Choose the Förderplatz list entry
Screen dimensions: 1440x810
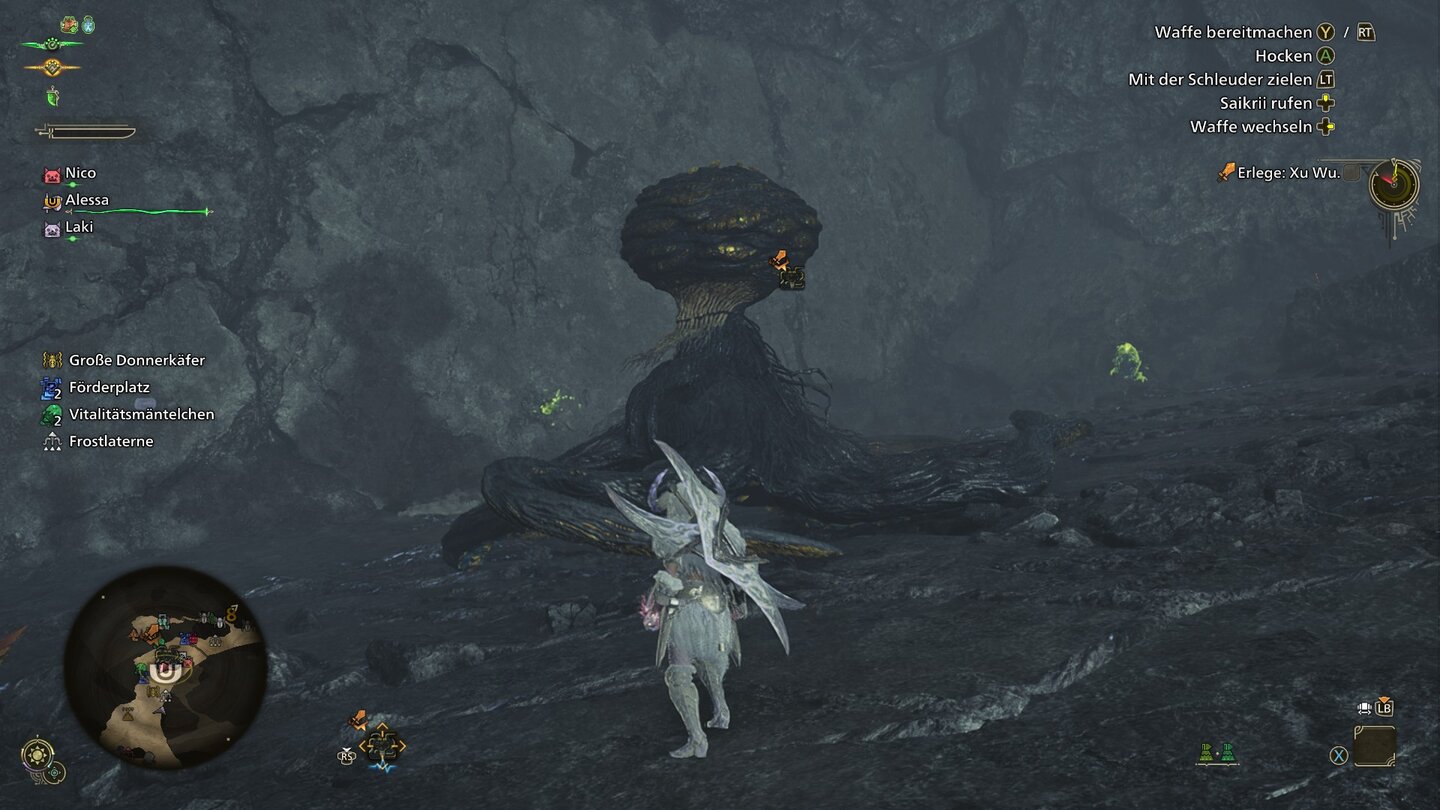click(109, 387)
